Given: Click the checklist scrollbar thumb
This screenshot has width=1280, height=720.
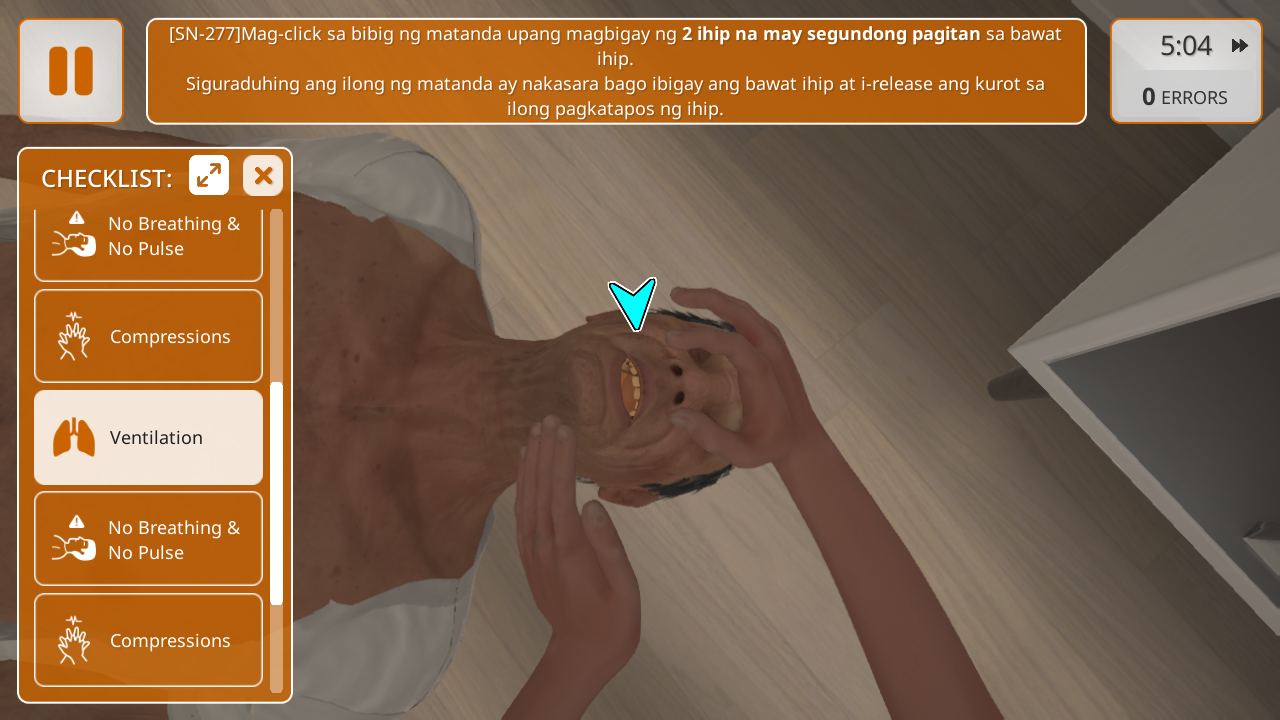Looking at the screenshot, I should (x=277, y=492).
